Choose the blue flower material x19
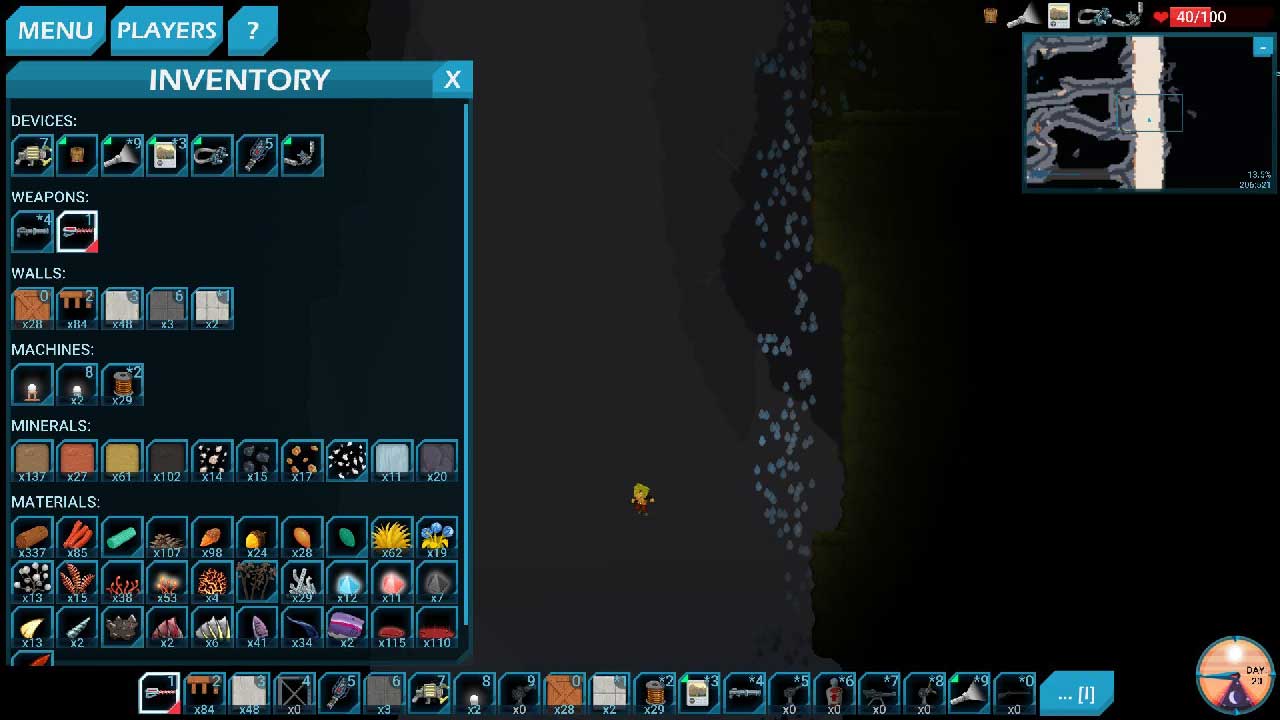1280x720 pixels. point(437,537)
